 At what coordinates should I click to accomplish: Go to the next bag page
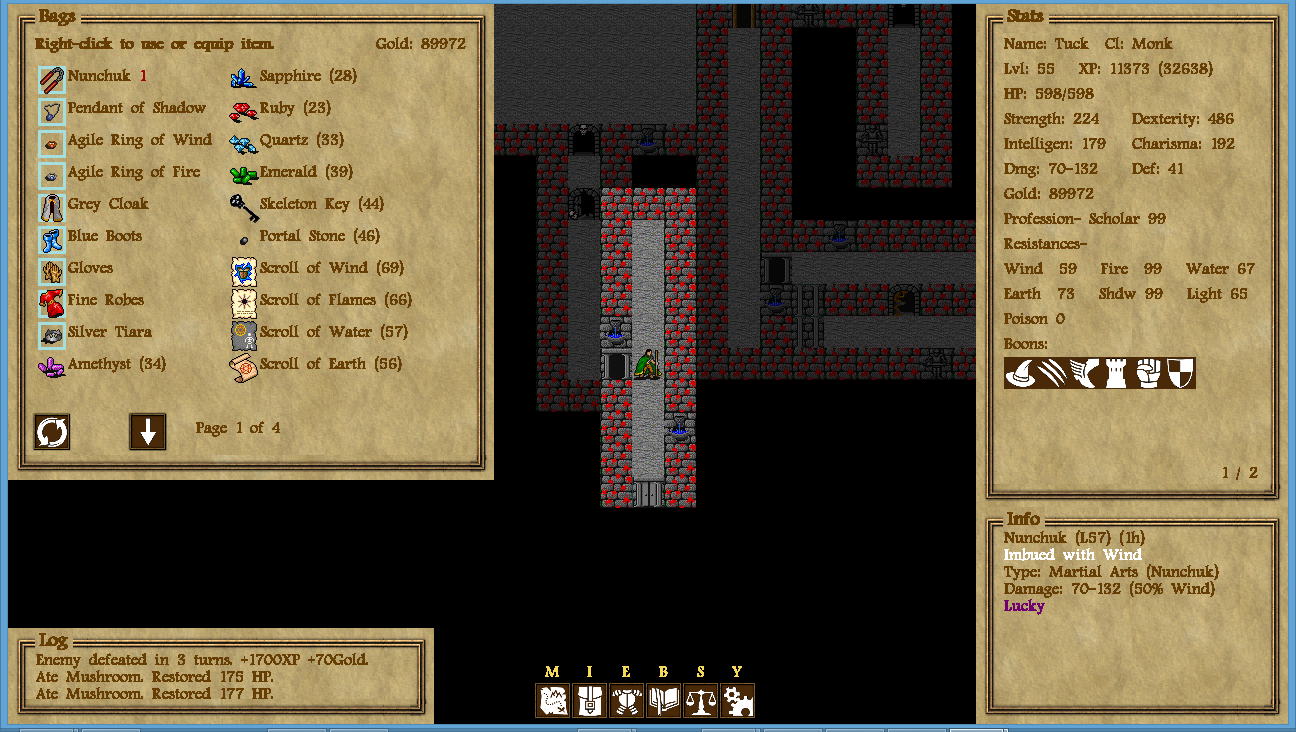click(x=148, y=432)
